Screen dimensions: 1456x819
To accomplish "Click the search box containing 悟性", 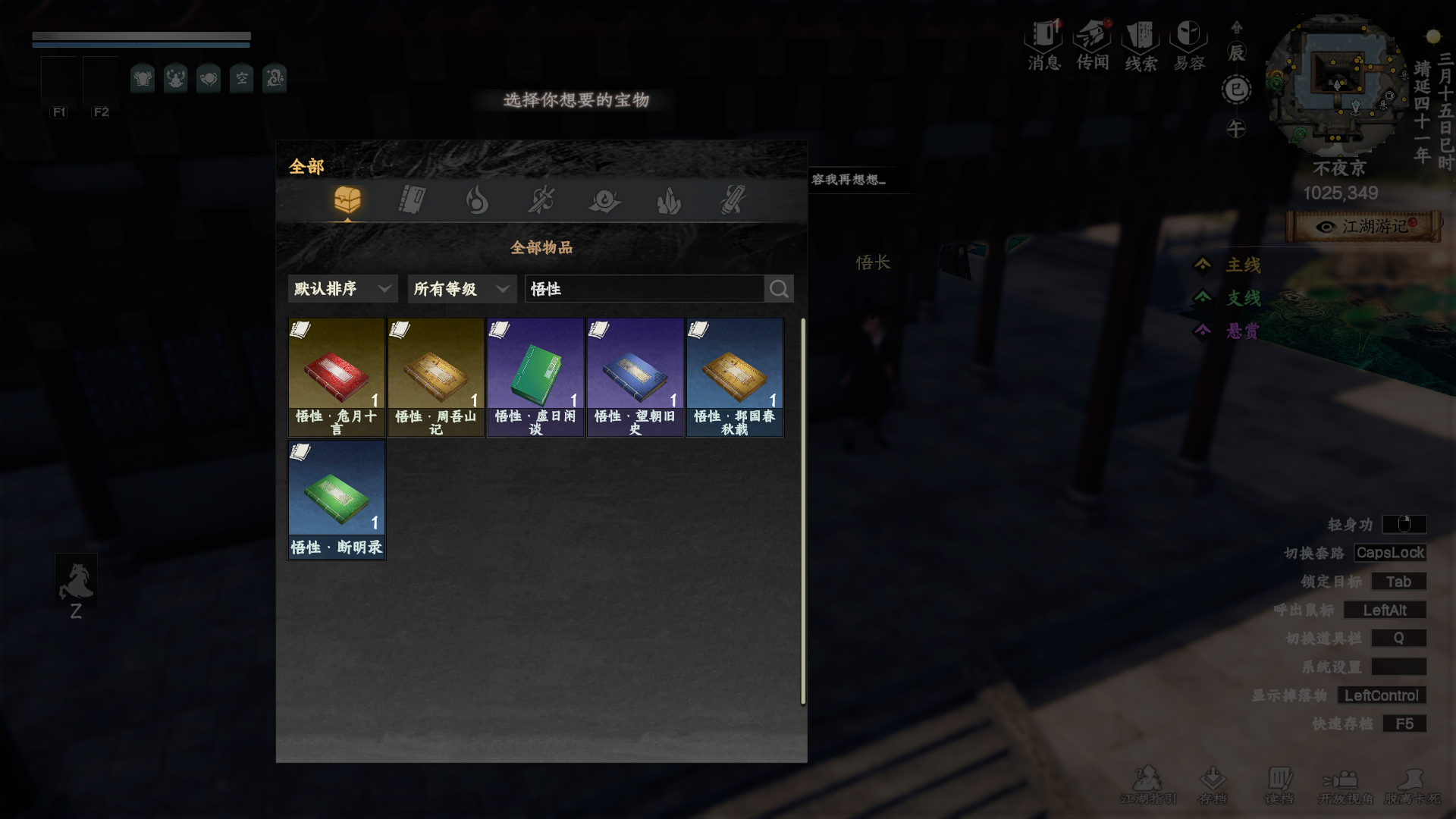I will (645, 289).
